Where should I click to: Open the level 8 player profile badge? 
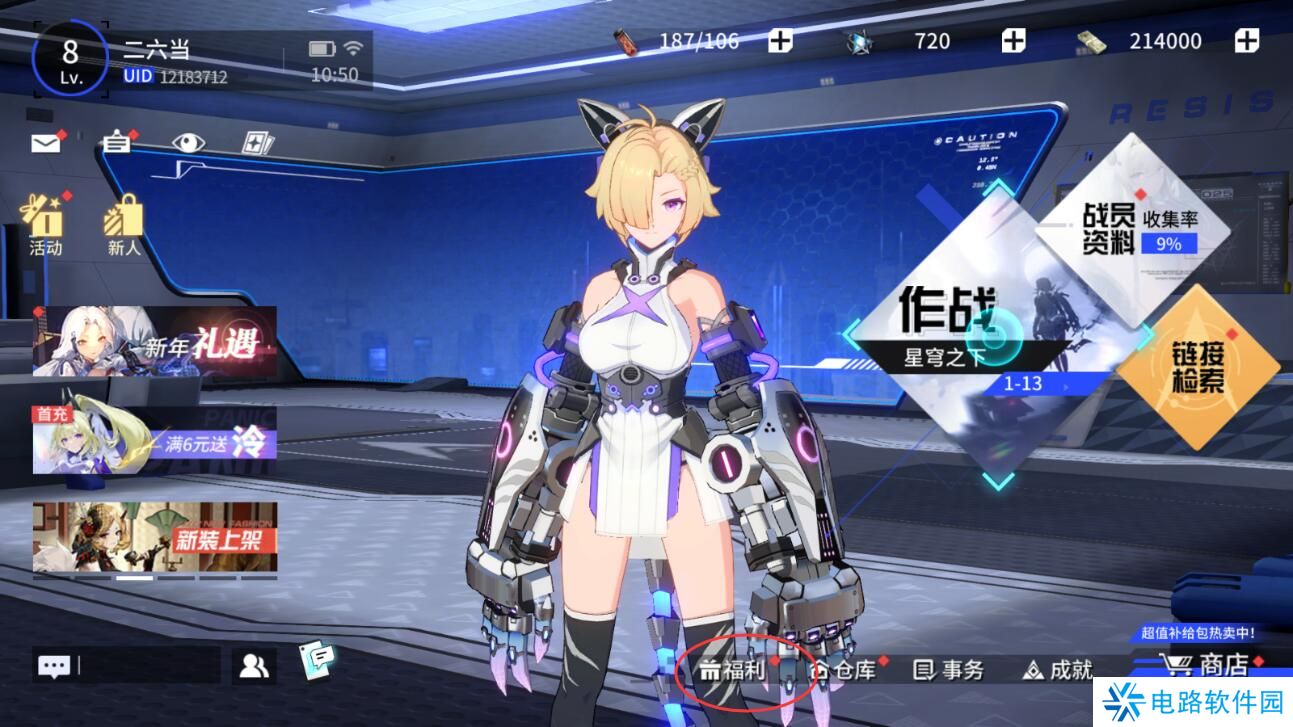(70, 58)
